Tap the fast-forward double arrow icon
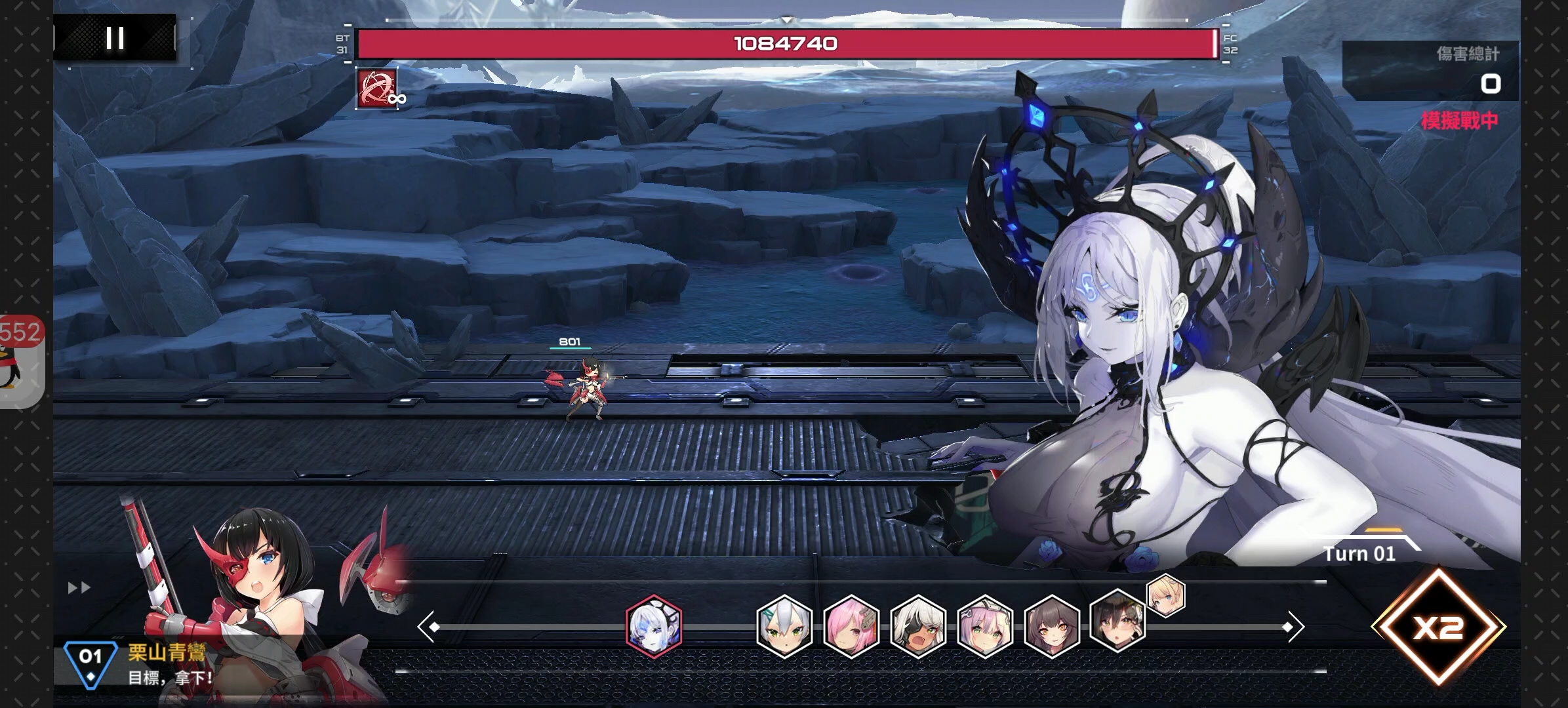Image resolution: width=1568 pixels, height=708 pixels. 79,588
